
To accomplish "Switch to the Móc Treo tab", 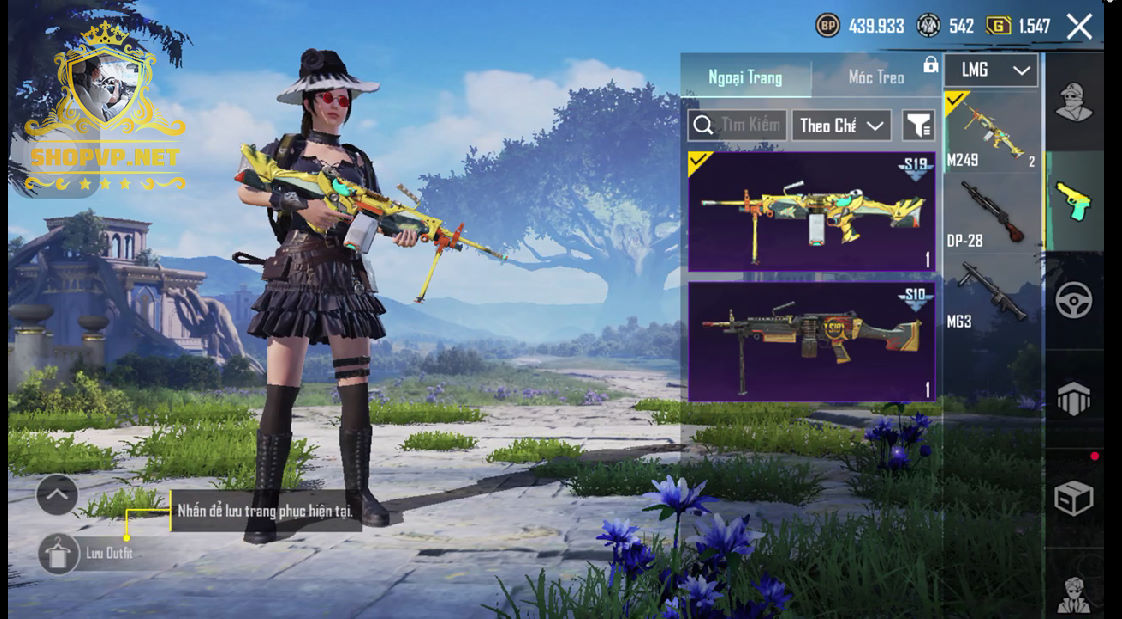I will [876, 77].
